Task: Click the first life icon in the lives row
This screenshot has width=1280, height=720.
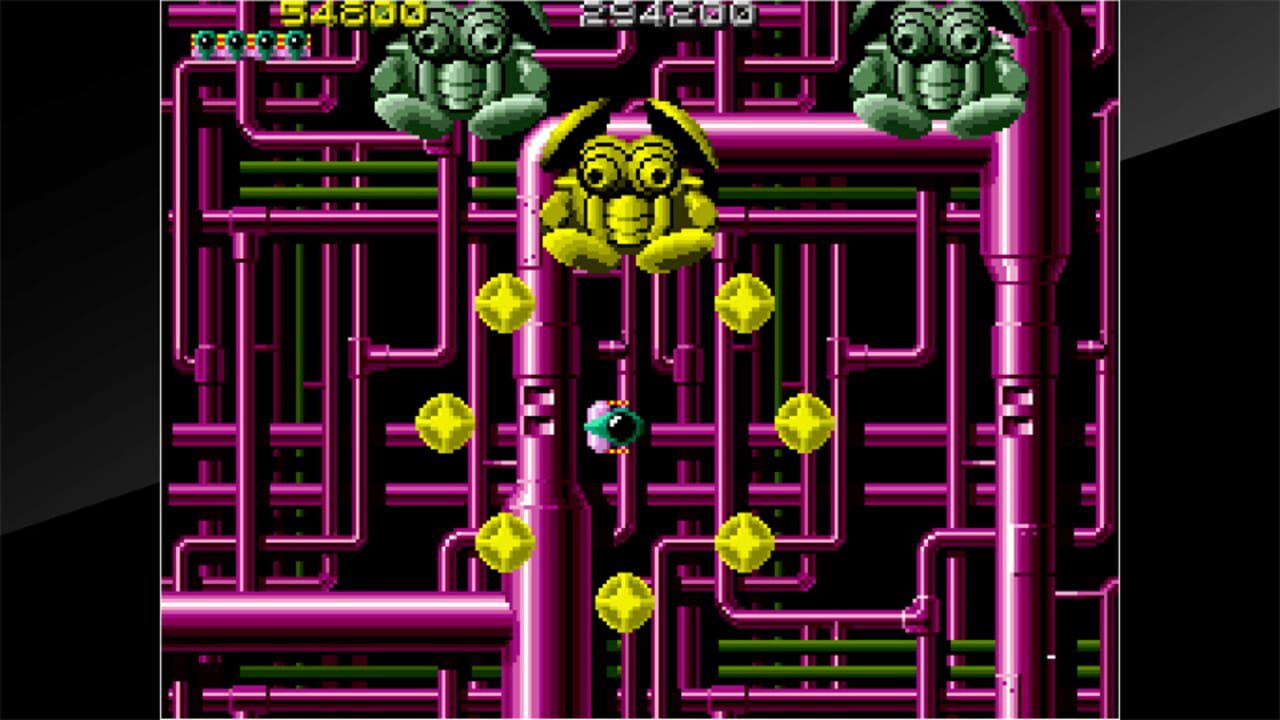Action: (203, 42)
